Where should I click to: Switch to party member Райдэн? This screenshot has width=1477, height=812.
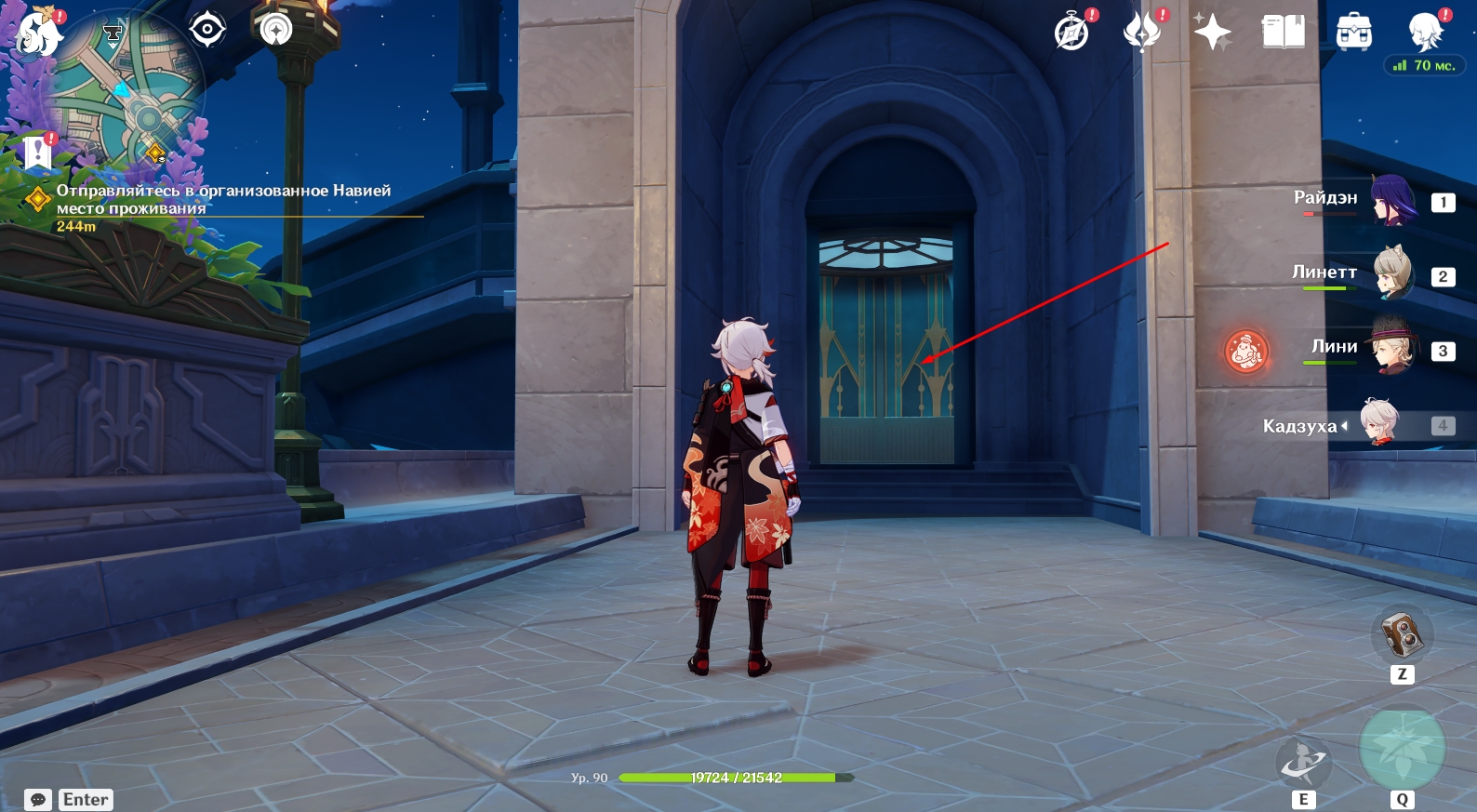[1392, 200]
